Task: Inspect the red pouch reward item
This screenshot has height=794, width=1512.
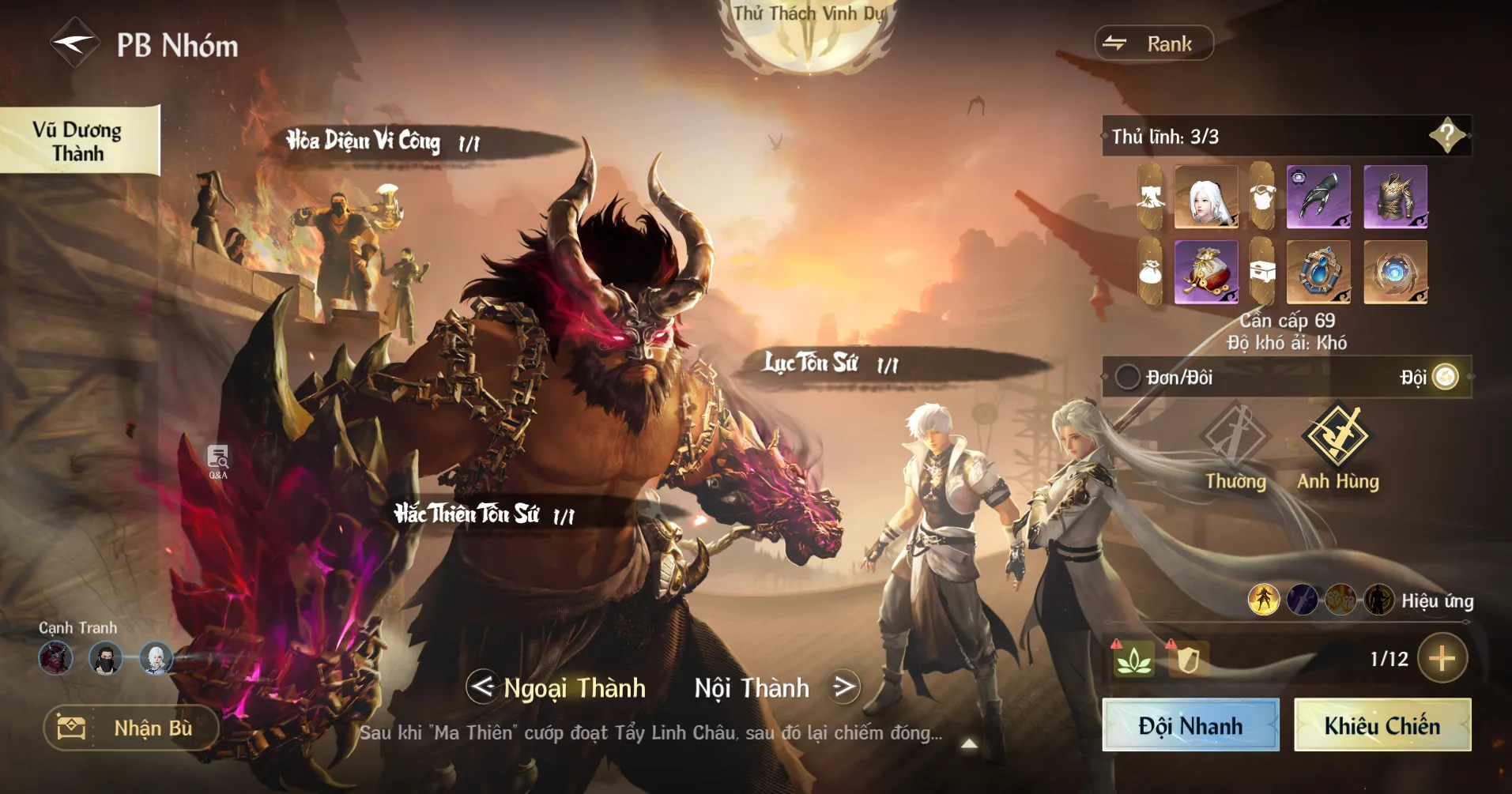Action: pyautogui.click(x=1205, y=273)
